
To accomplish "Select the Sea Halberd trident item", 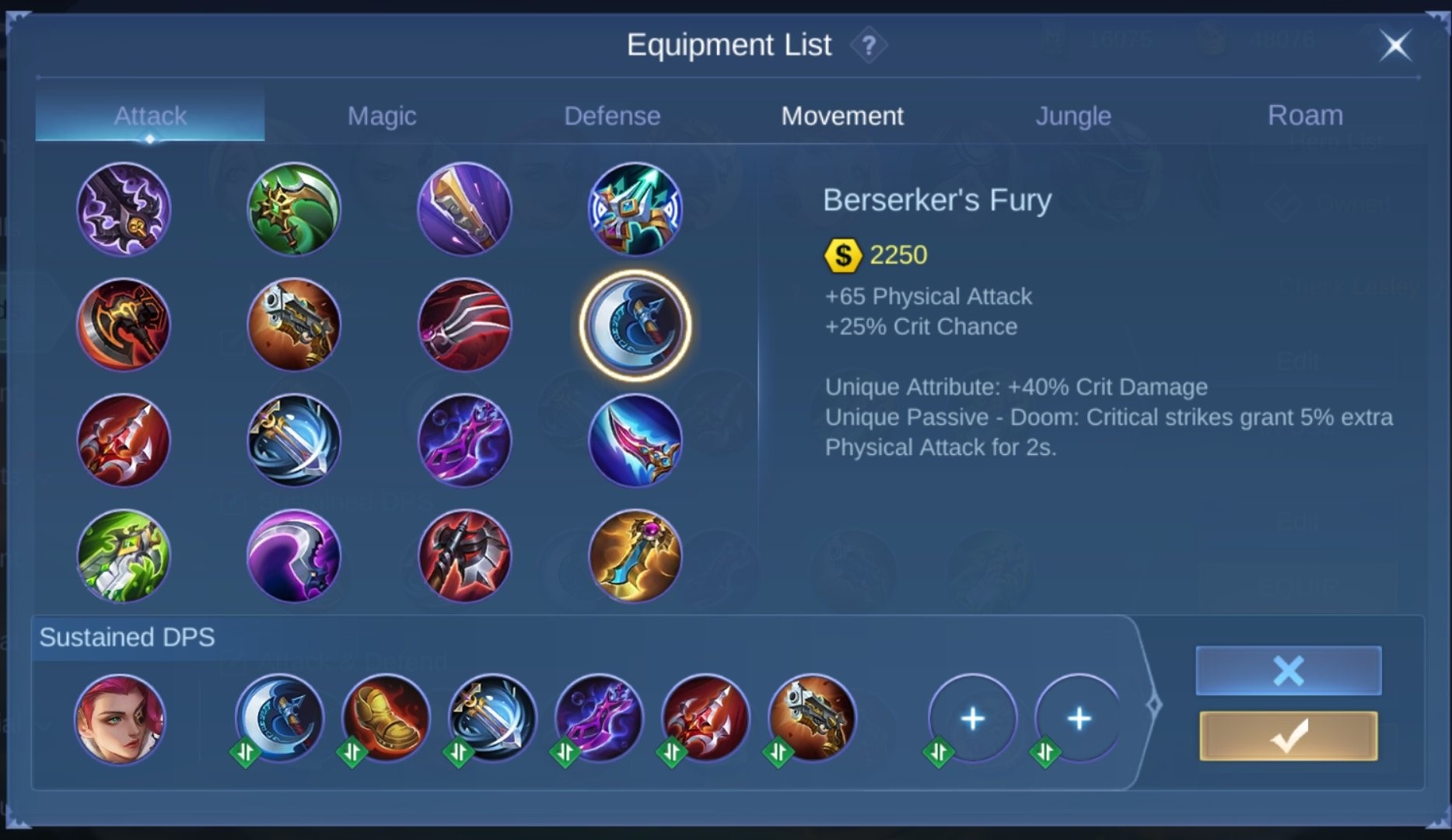I will point(123,439).
